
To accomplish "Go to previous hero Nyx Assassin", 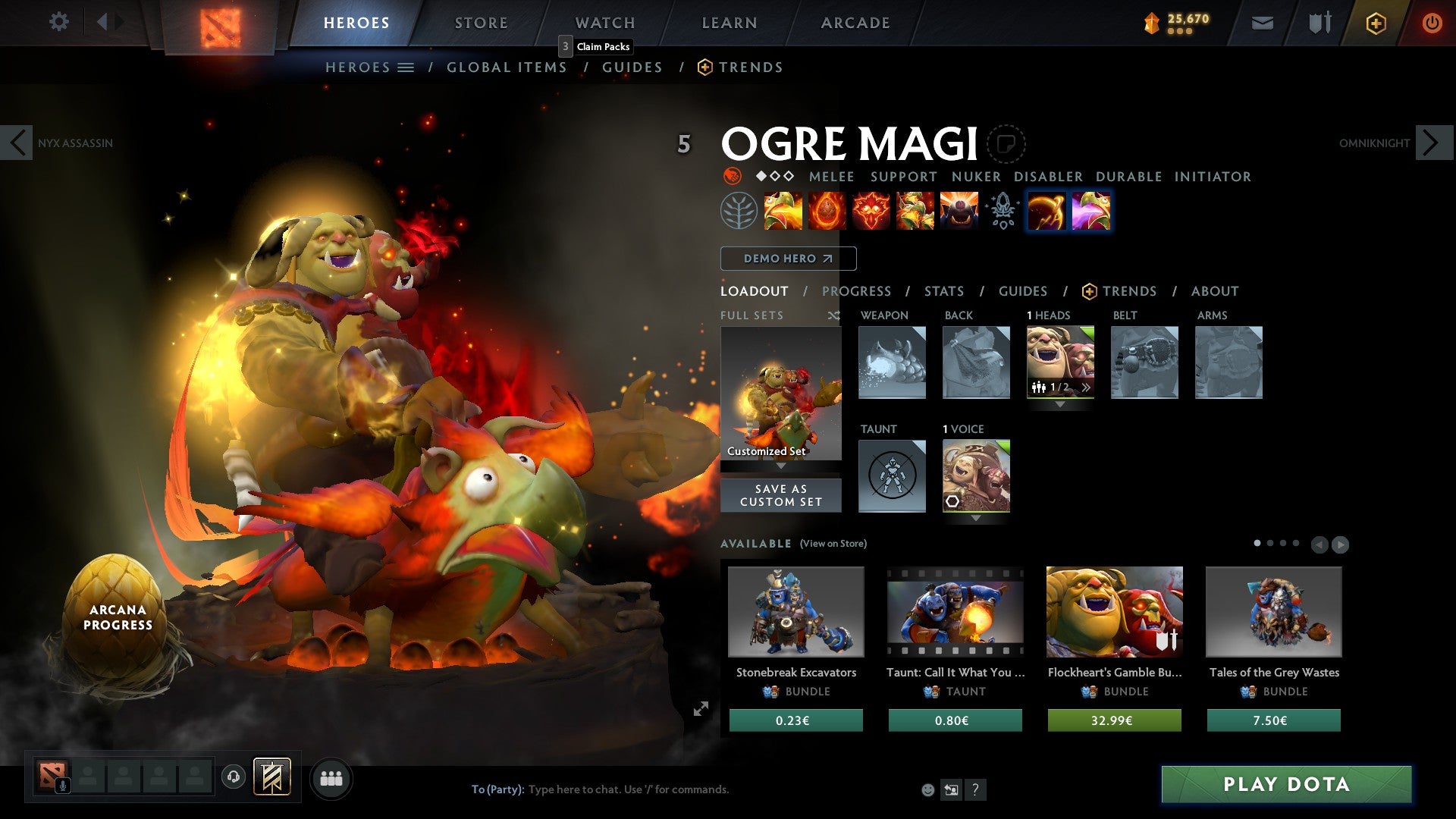I will coord(17,143).
